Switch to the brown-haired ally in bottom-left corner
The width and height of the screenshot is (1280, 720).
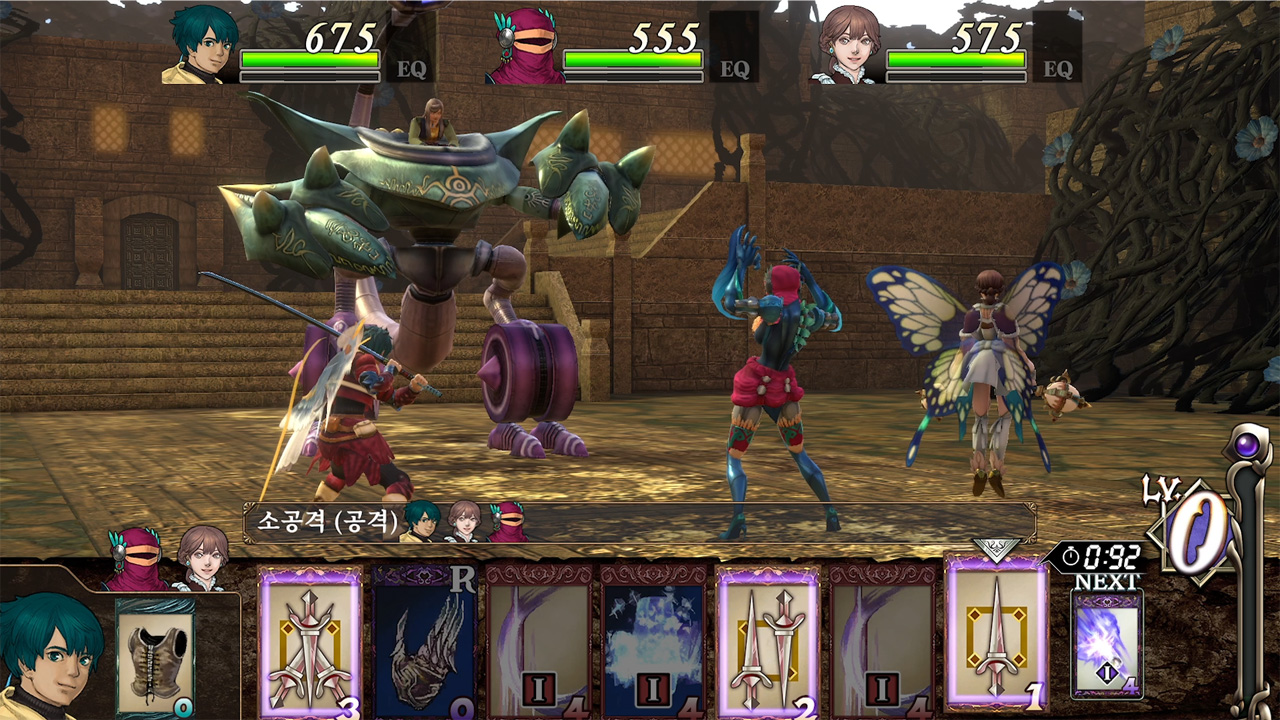[x=202, y=560]
